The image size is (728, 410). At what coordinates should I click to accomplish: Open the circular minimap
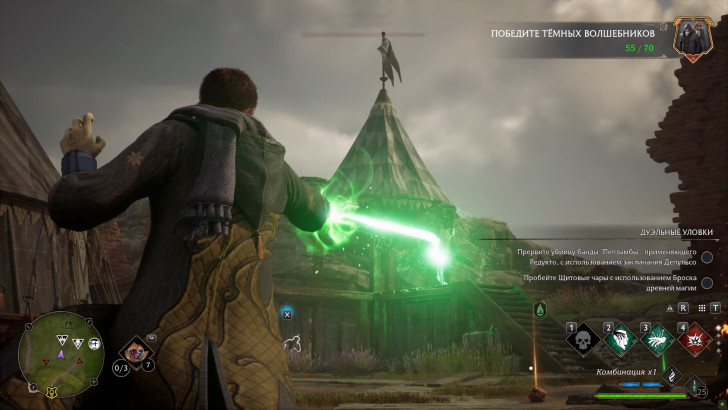pos(61,353)
